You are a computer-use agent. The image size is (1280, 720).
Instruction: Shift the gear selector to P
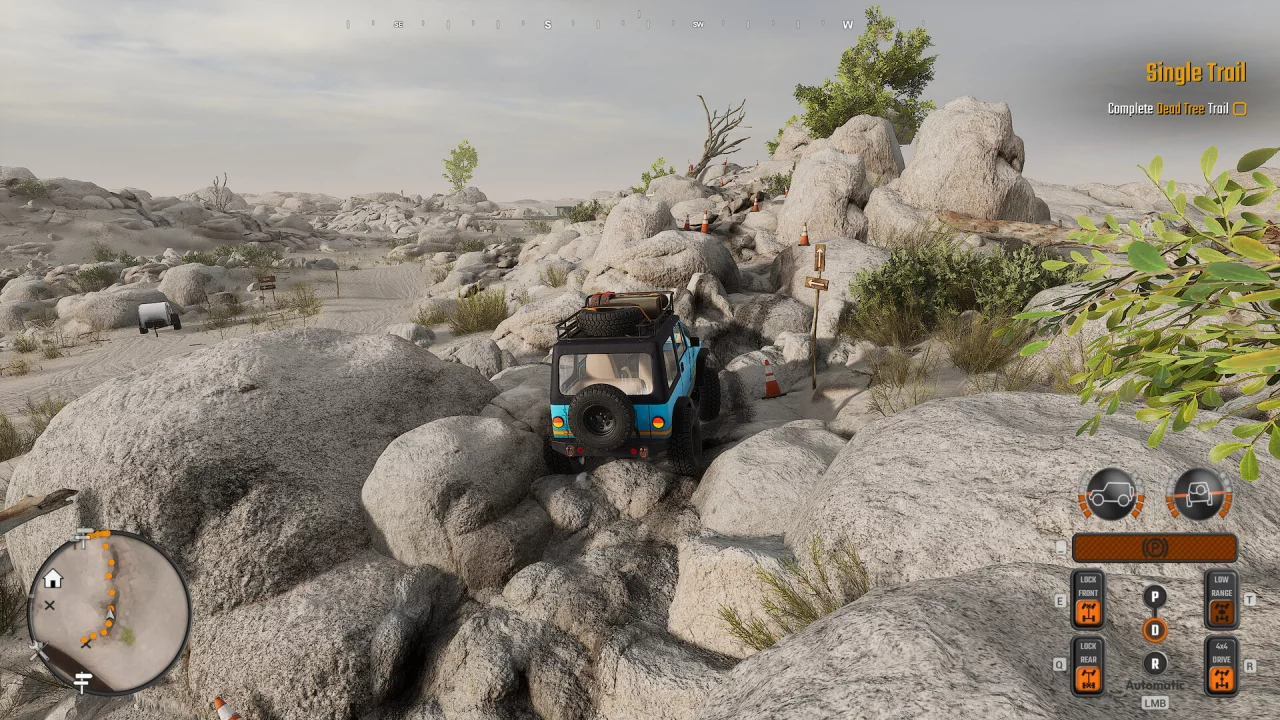tap(1154, 597)
